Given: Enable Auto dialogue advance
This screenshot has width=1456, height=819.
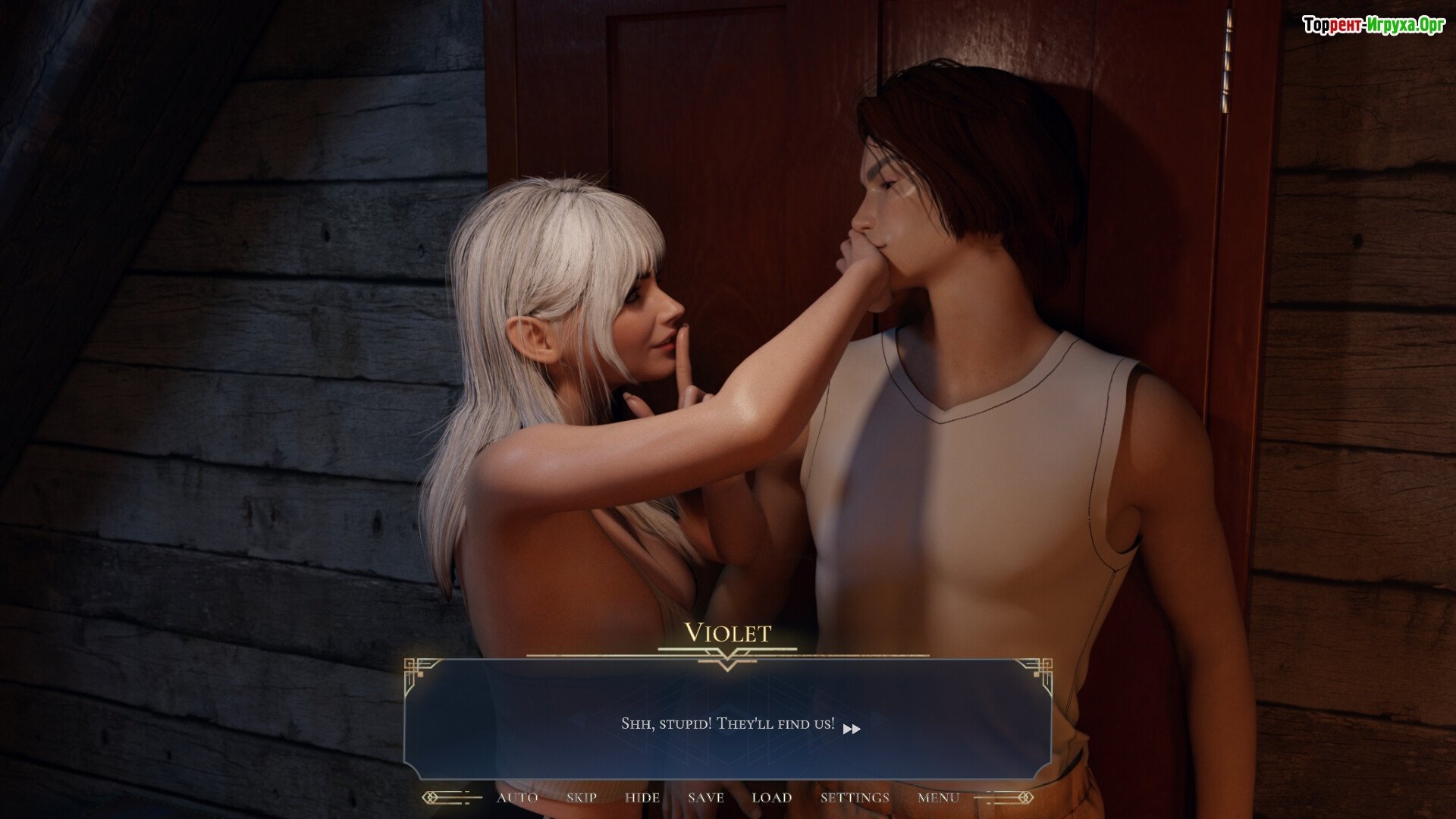Looking at the screenshot, I should tap(517, 798).
